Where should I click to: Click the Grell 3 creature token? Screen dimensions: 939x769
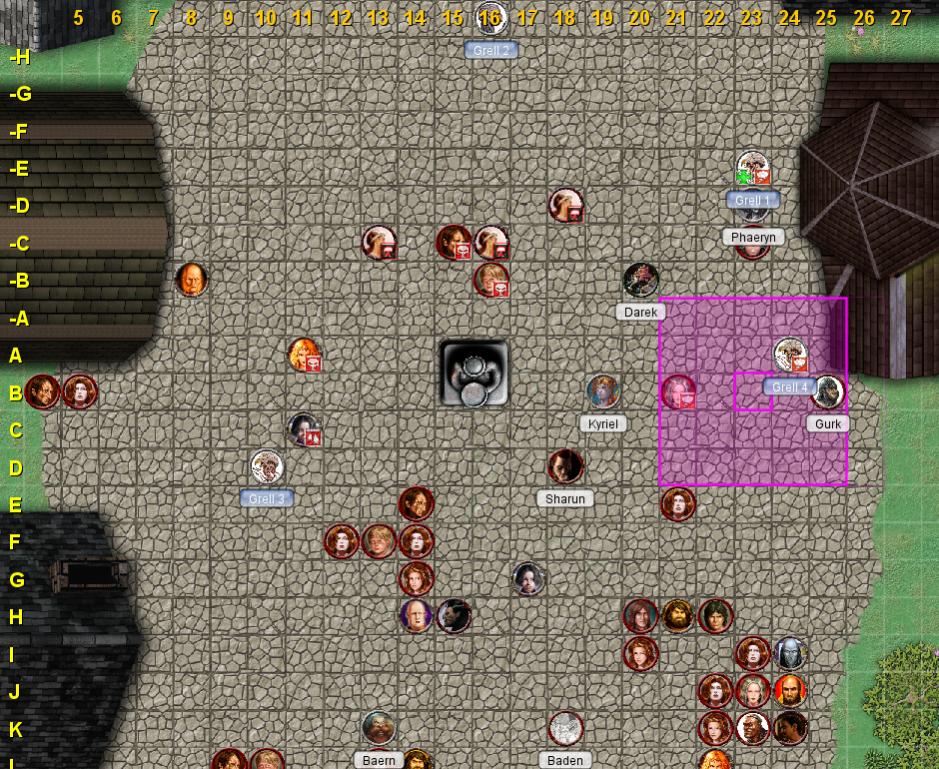(267, 467)
